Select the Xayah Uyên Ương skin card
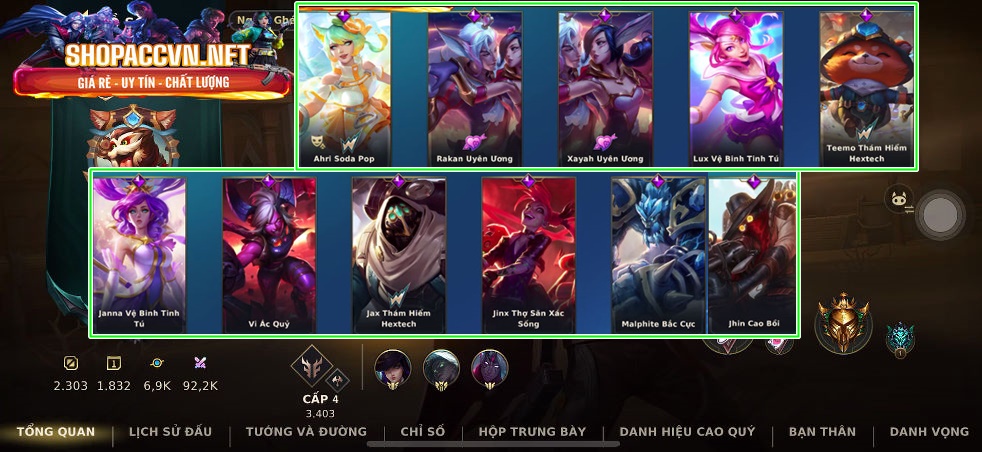982x452 pixels. pos(605,88)
